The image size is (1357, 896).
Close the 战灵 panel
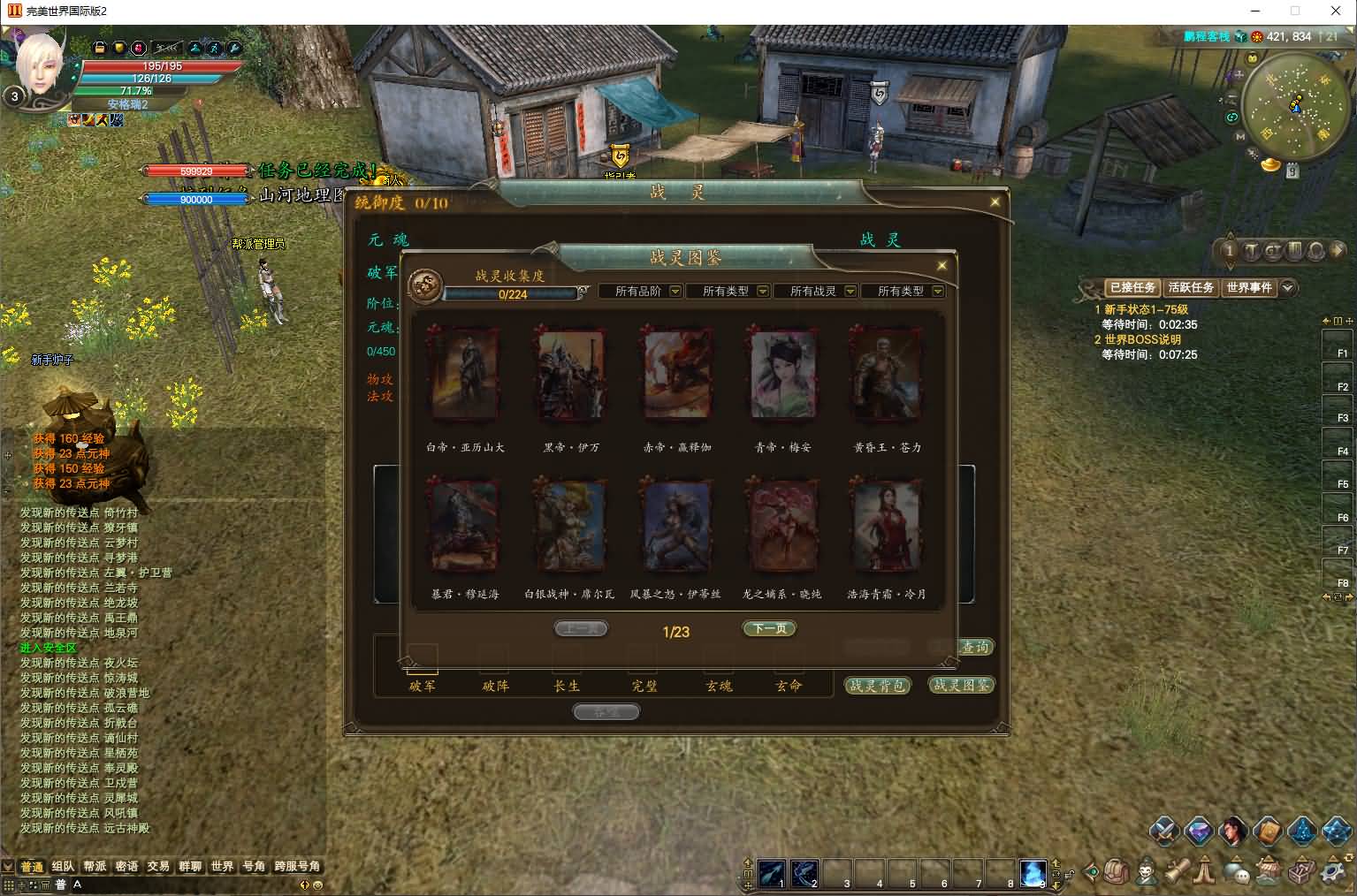pyautogui.click(x=995, y=201)
